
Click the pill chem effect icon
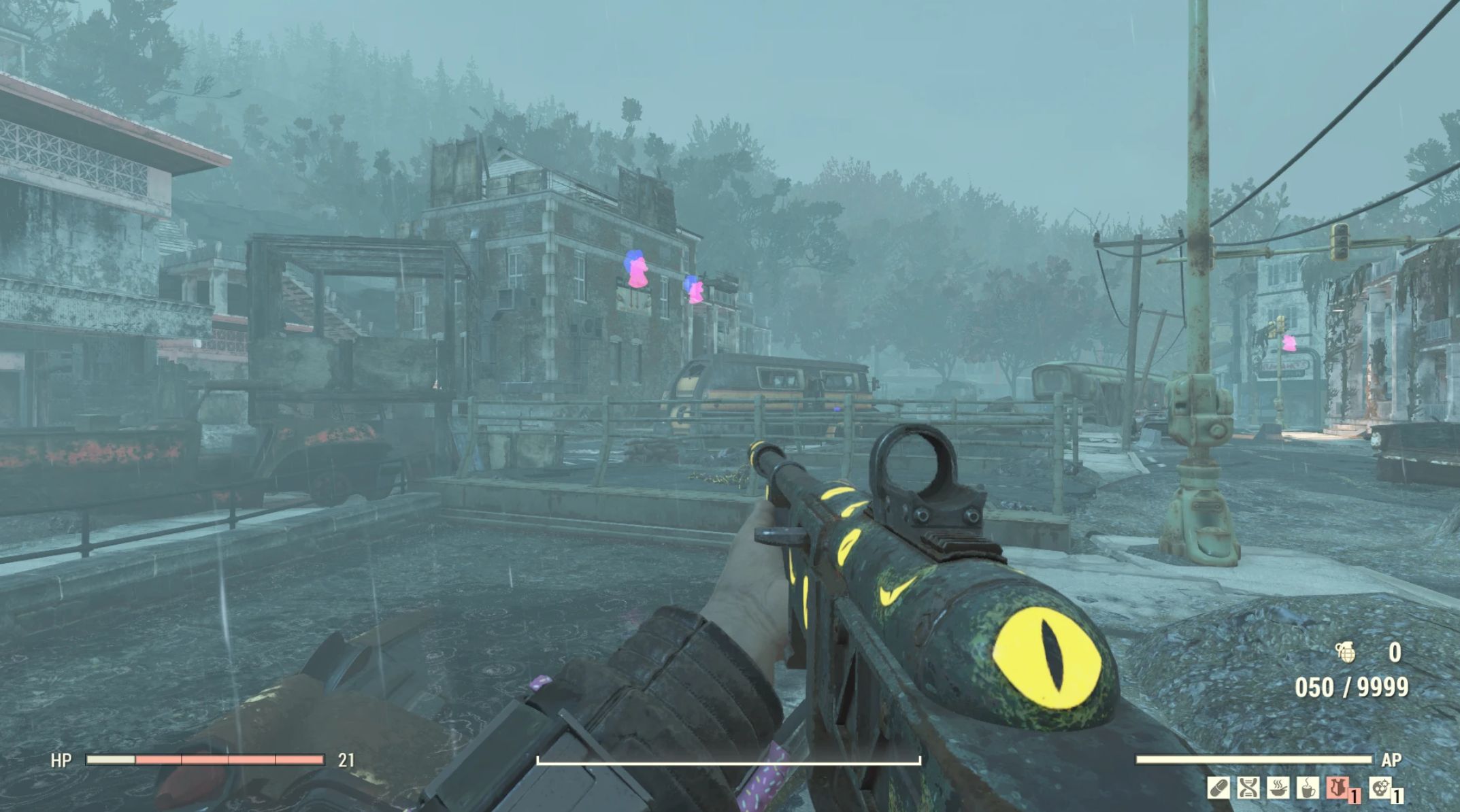pos(1218,788)
